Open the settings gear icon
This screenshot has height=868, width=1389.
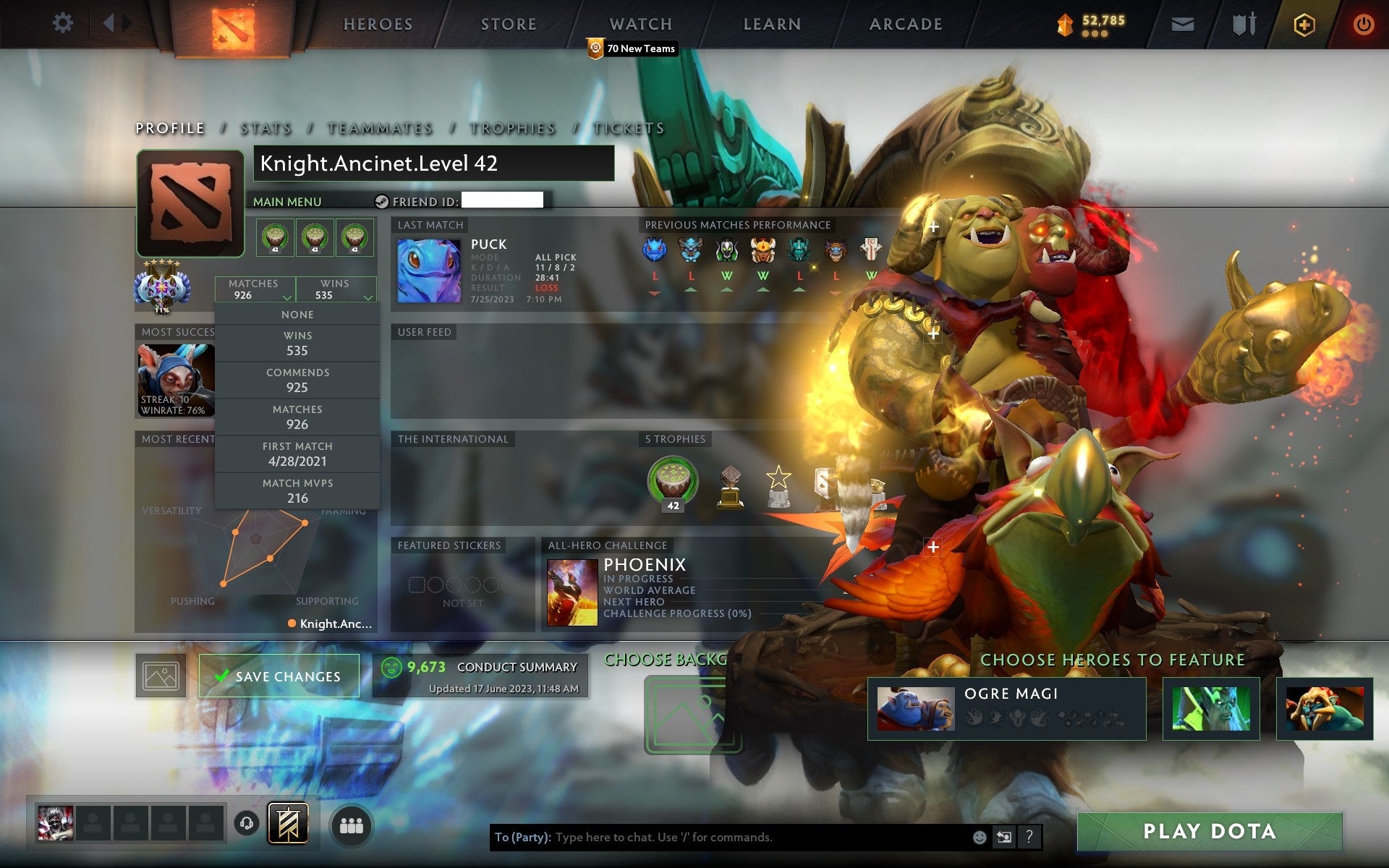pyautogui.click(x=64, y=23)
